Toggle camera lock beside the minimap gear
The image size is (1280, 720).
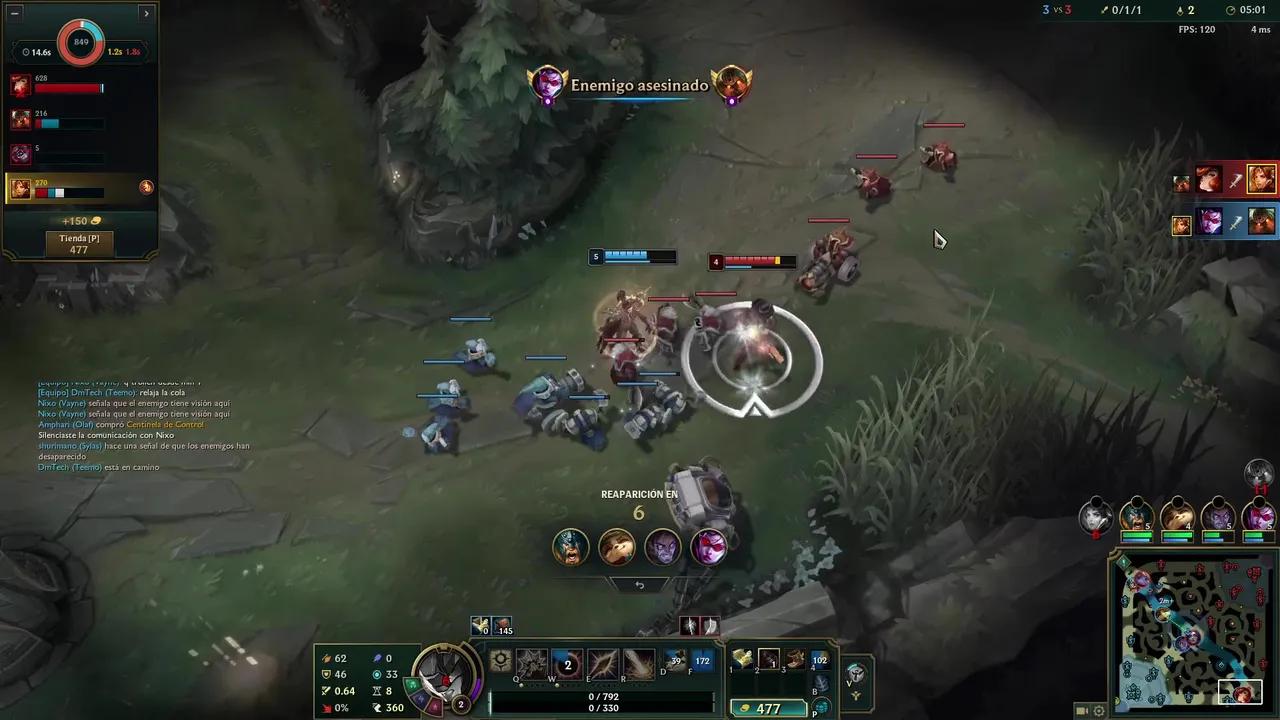(x=1081, y=711)
